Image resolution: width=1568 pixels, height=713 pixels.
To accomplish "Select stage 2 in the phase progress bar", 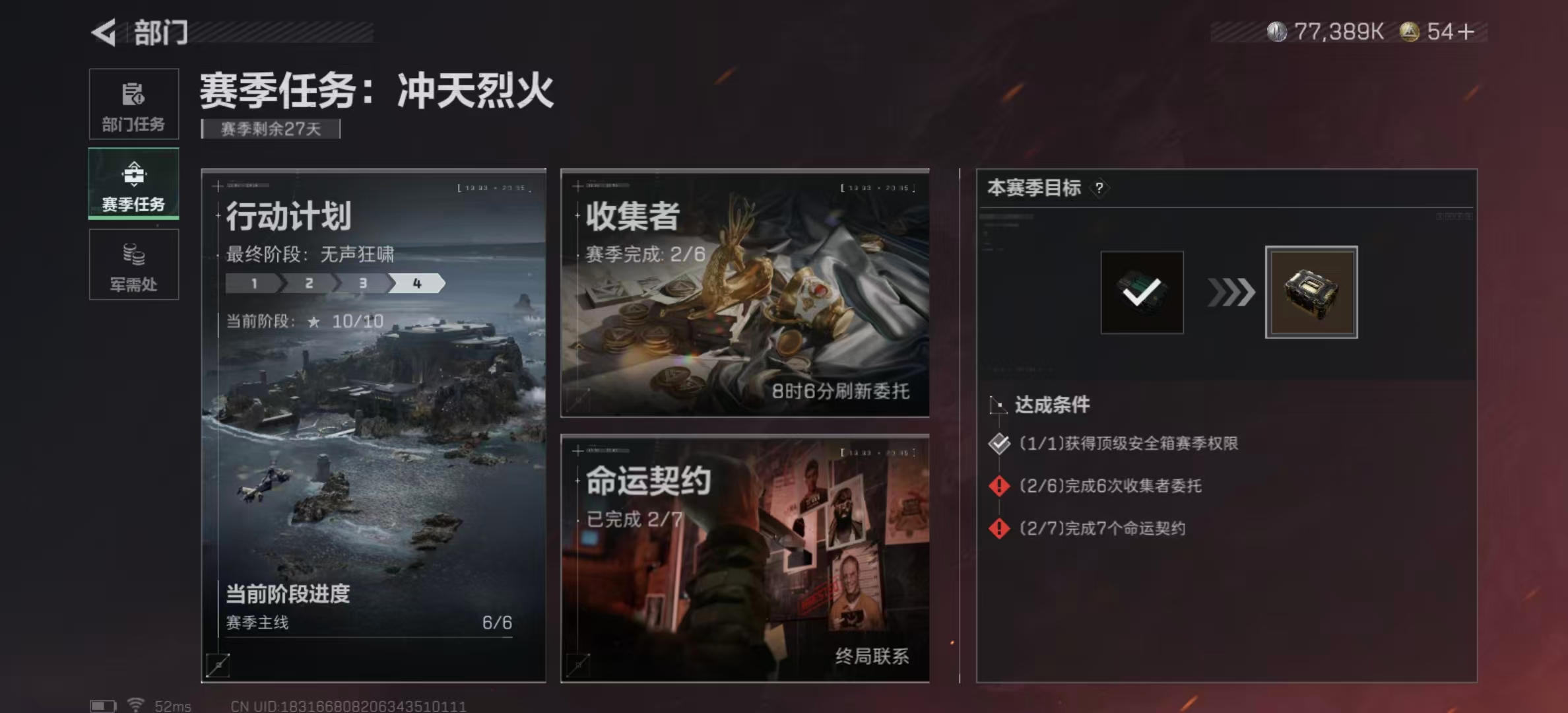I will pos(308,284).
